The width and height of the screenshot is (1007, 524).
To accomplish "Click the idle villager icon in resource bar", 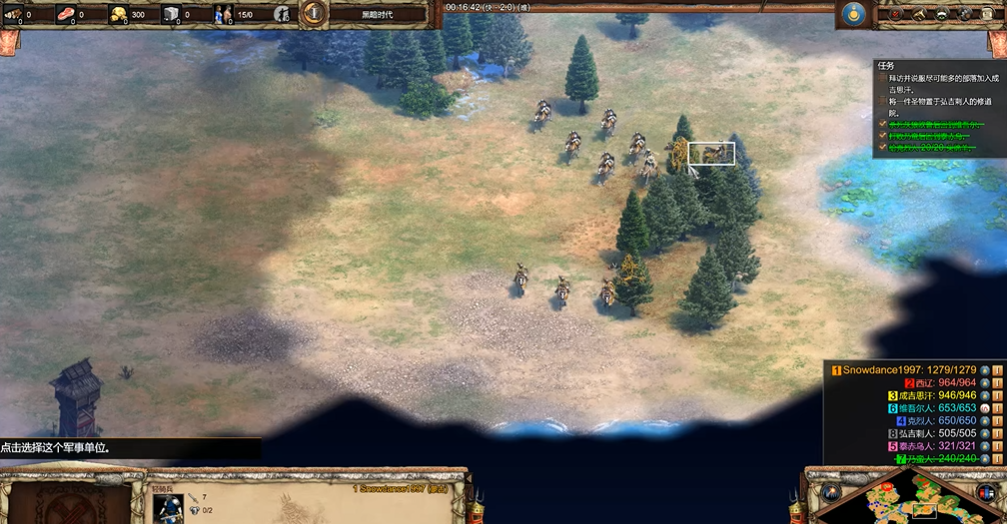I will [282, 14].
